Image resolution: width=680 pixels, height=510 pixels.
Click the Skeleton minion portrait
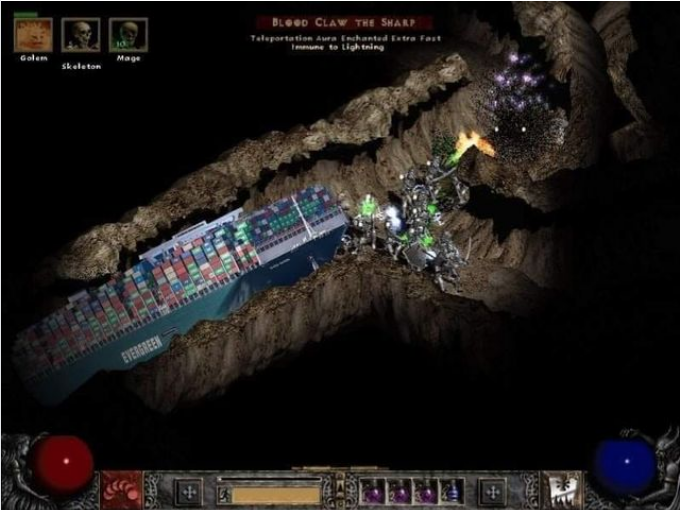81,35
